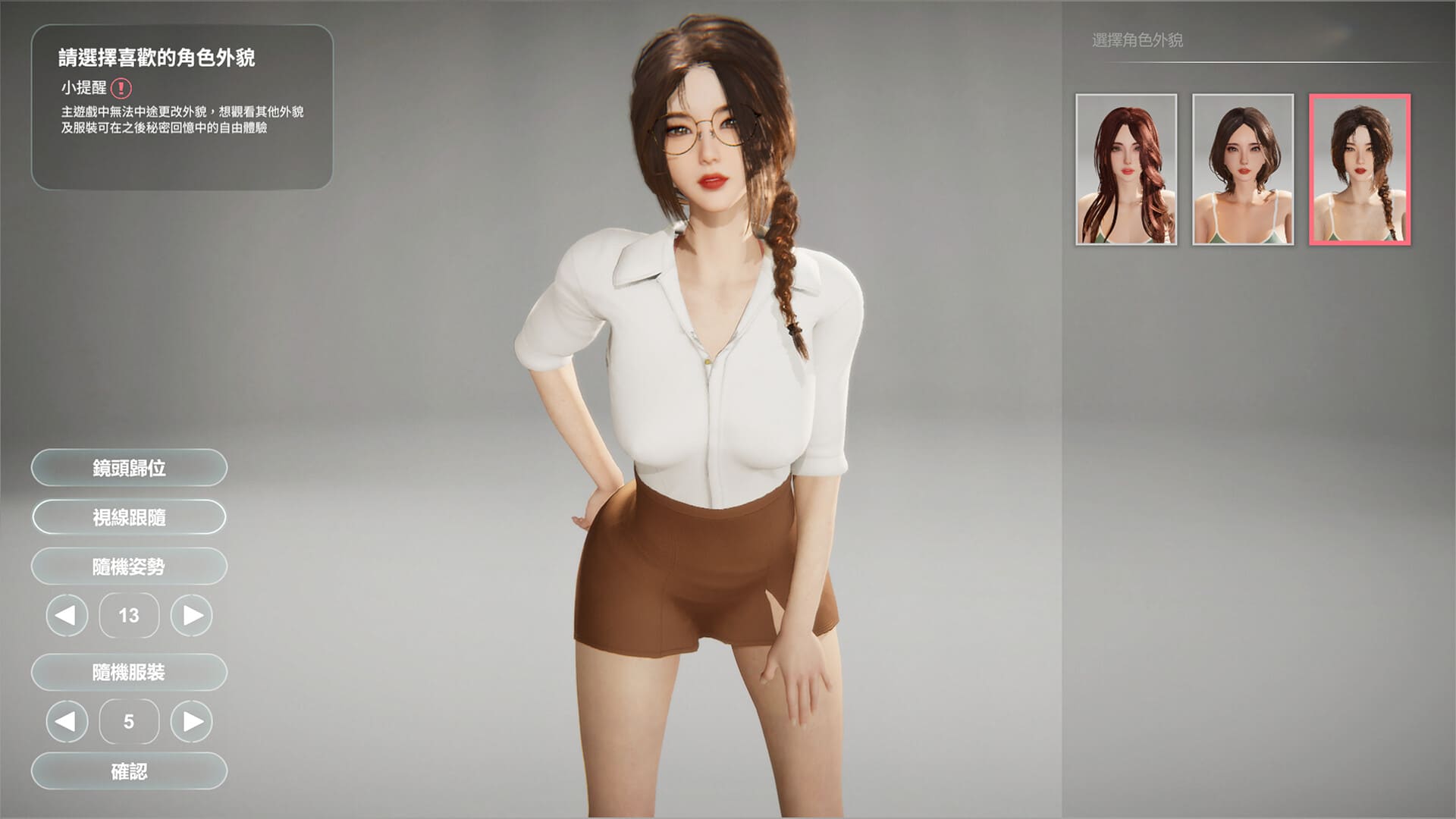The width and height of the screenshot is (1456, 819).
Task: Toggle the 視線跟隨 gaze follow button
Action: click(129, 517)
